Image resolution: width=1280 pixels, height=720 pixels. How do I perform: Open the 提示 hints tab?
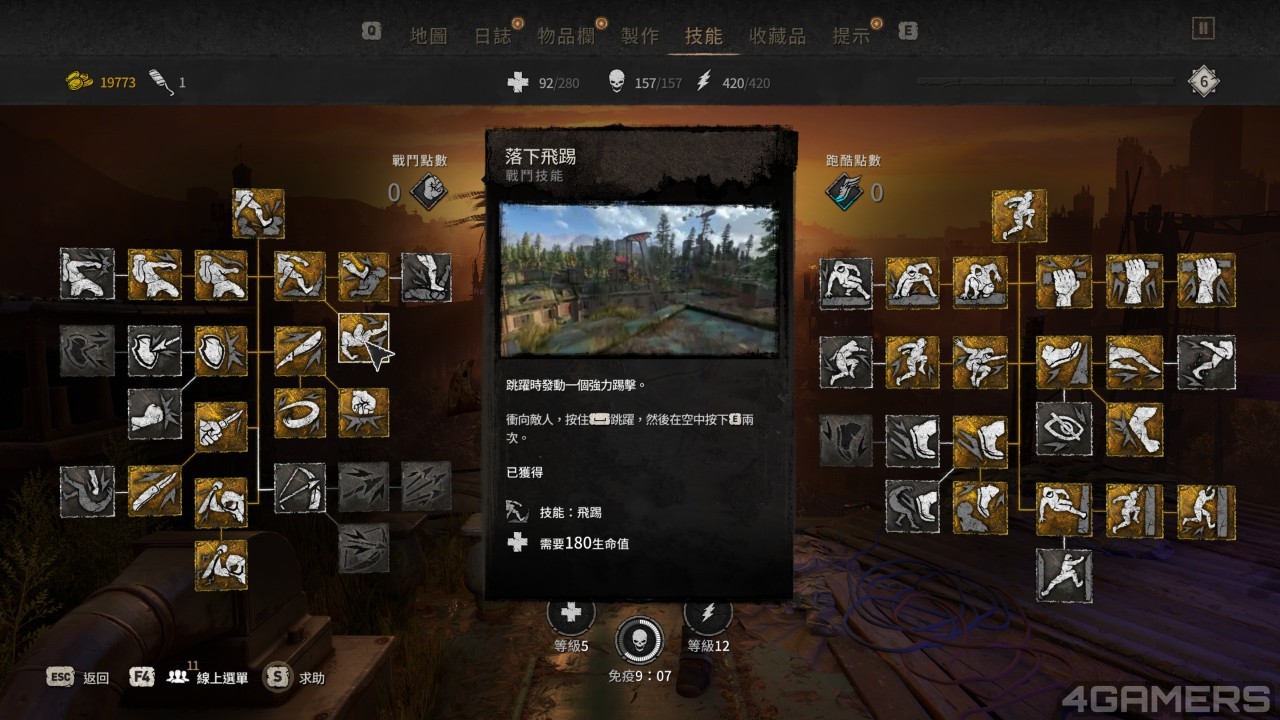click(851, 36)
